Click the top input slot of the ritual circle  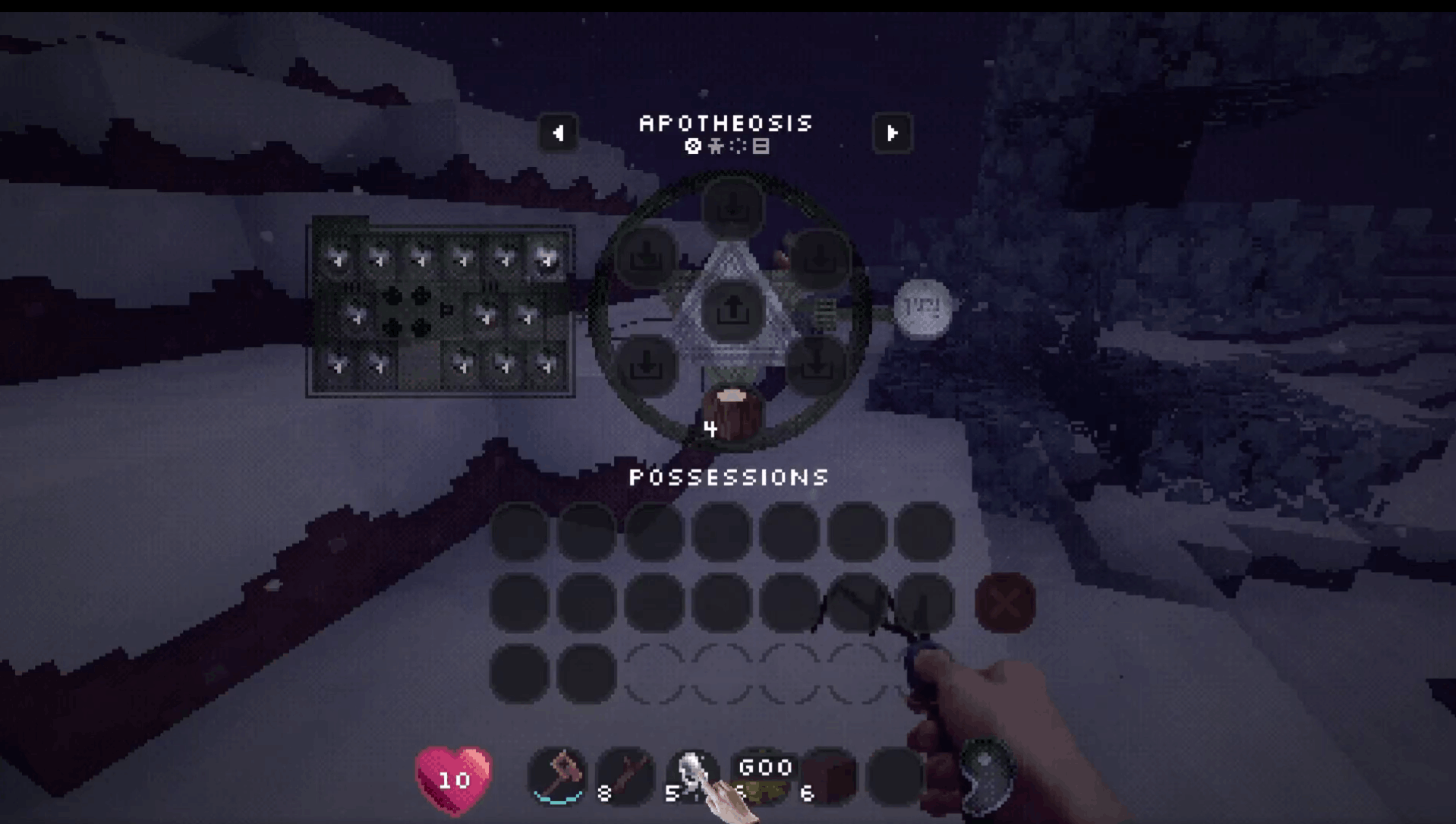tap(732, 207)
